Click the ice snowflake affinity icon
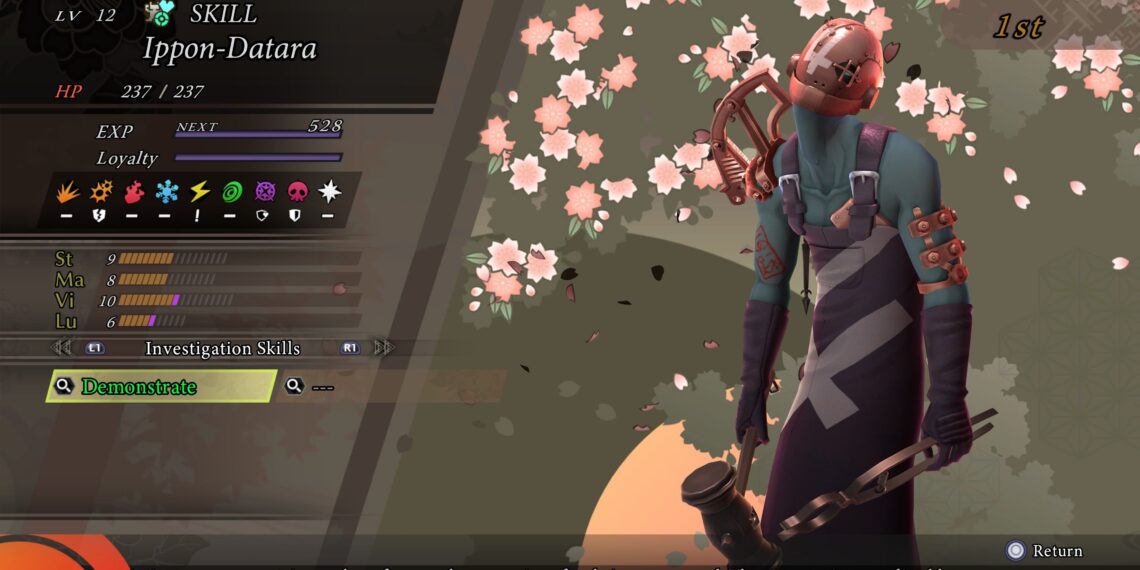 (x=167, y=192)
